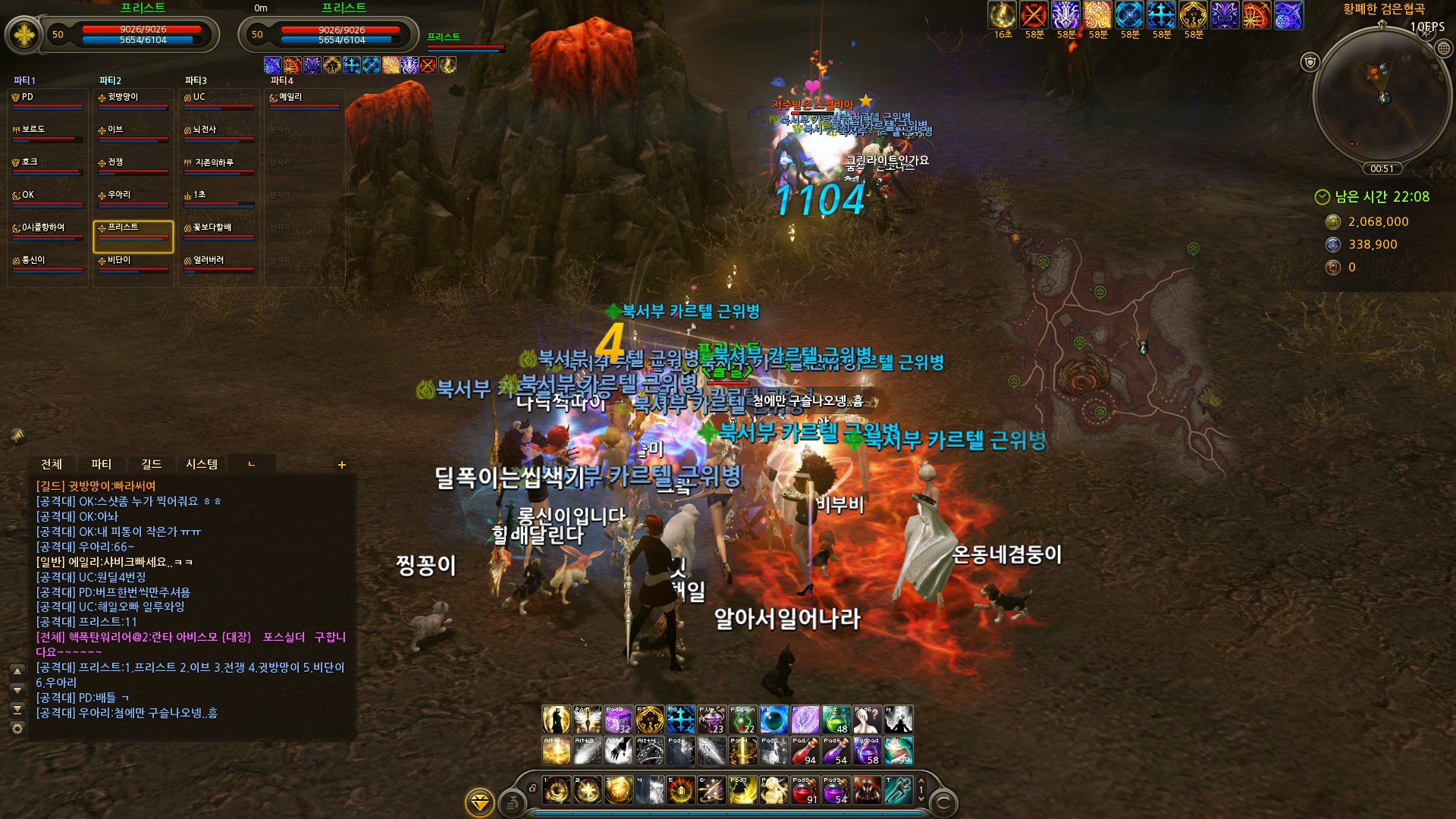Activate the blue cross skill on F8
Viewport: 1456px width, 819px height.
680,720
